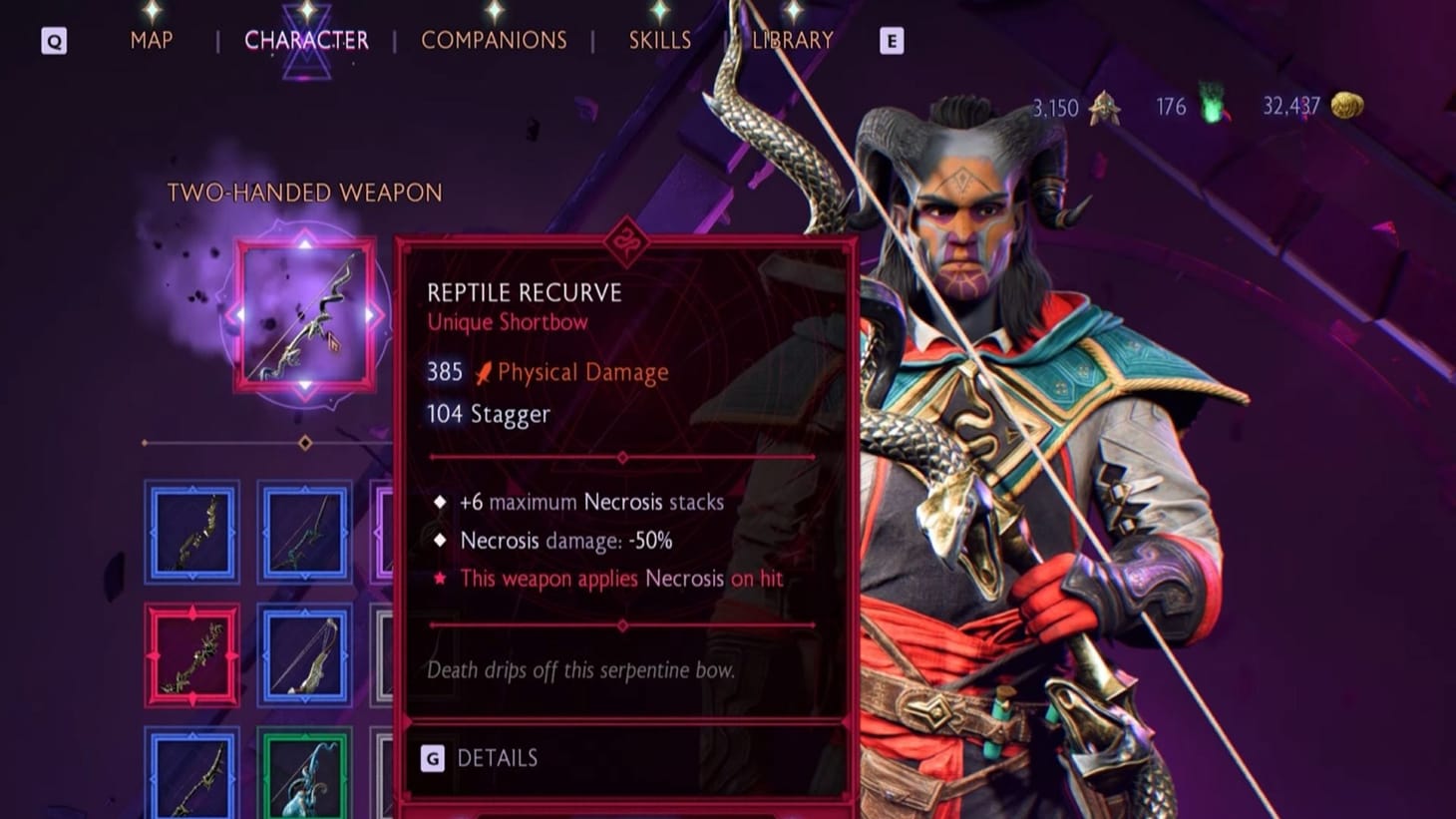Screen dimensions: 1456x819
Task: Click the creature trophy currency icon showing 3,150
Action: (x=1107, y=106)
